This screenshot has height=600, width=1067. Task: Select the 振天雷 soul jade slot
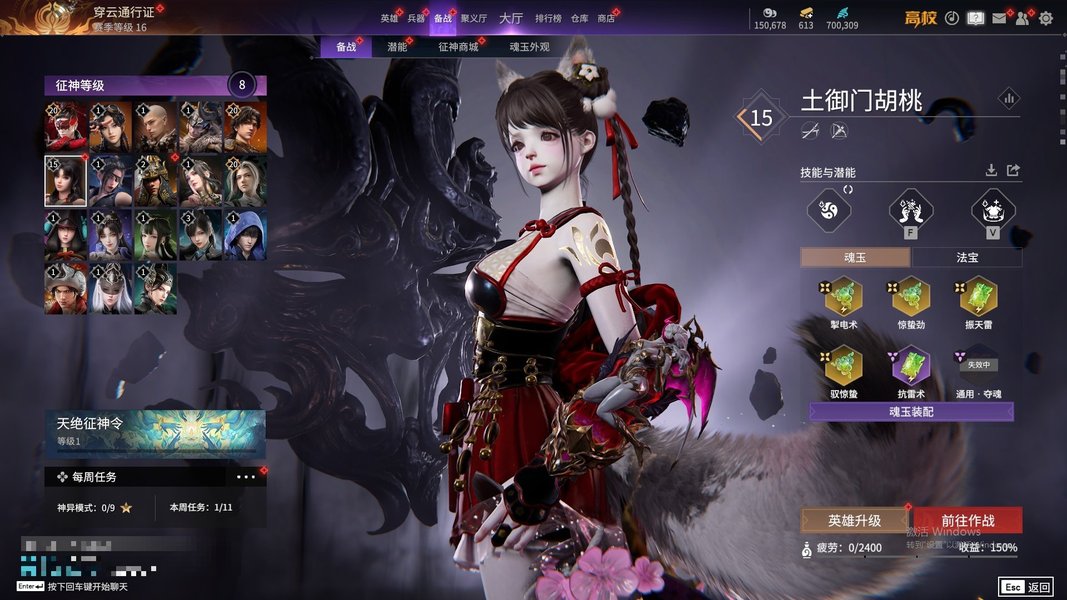click(978, 297)
